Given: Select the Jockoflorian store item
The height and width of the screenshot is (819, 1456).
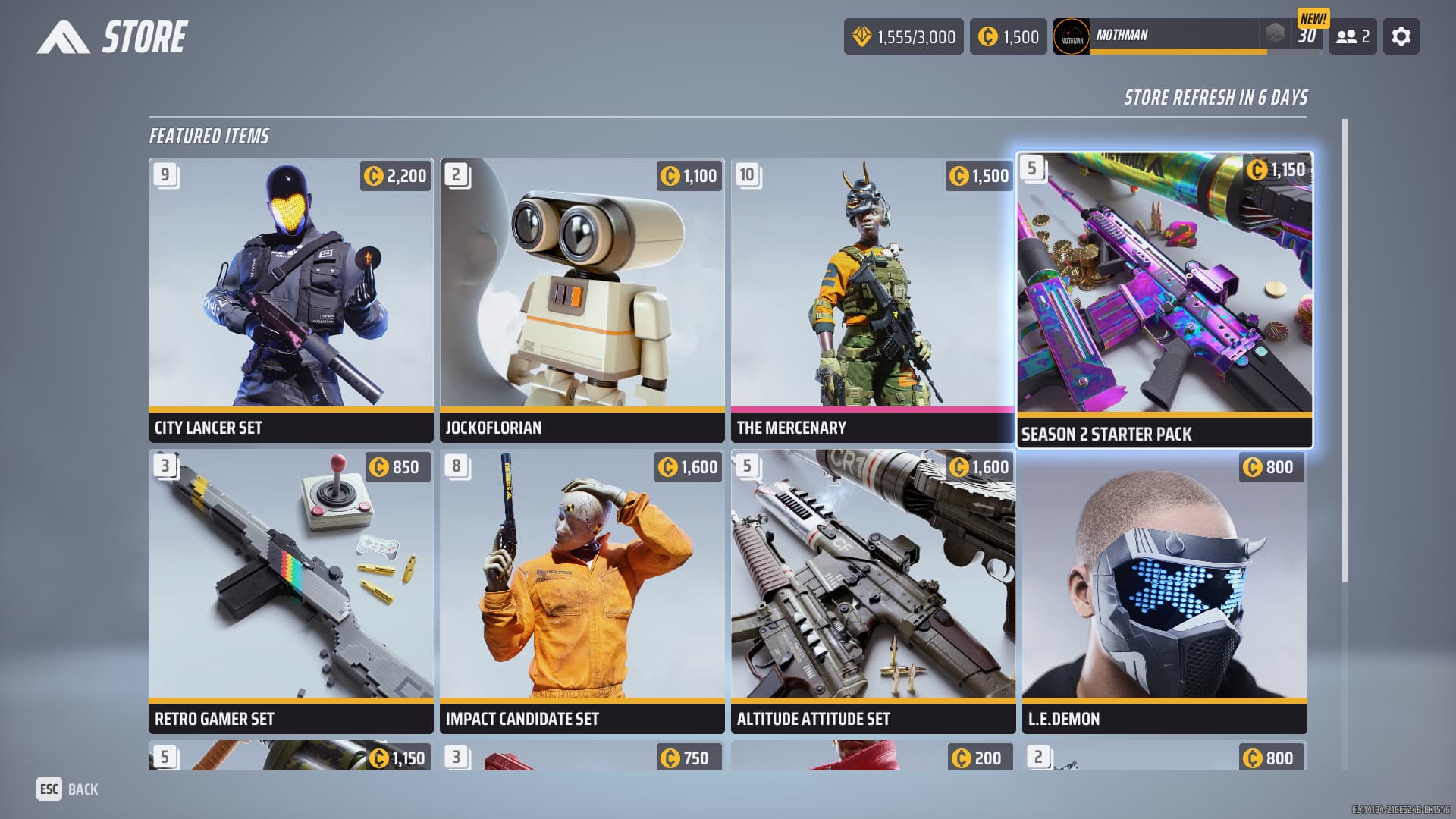Looking at the screenshot, I should (x=582, y=300).
